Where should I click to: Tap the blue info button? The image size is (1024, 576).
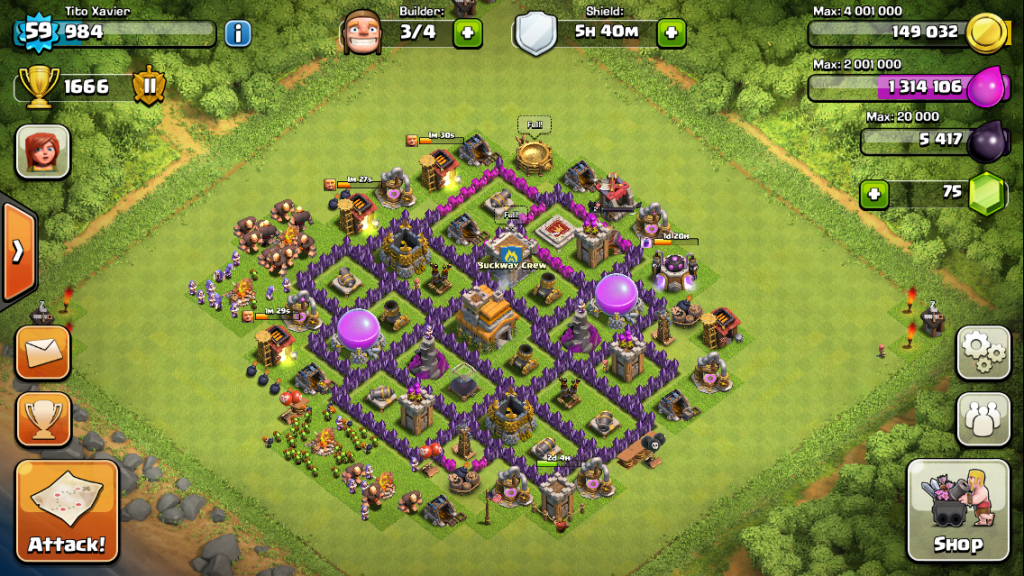tap(238, 33)
